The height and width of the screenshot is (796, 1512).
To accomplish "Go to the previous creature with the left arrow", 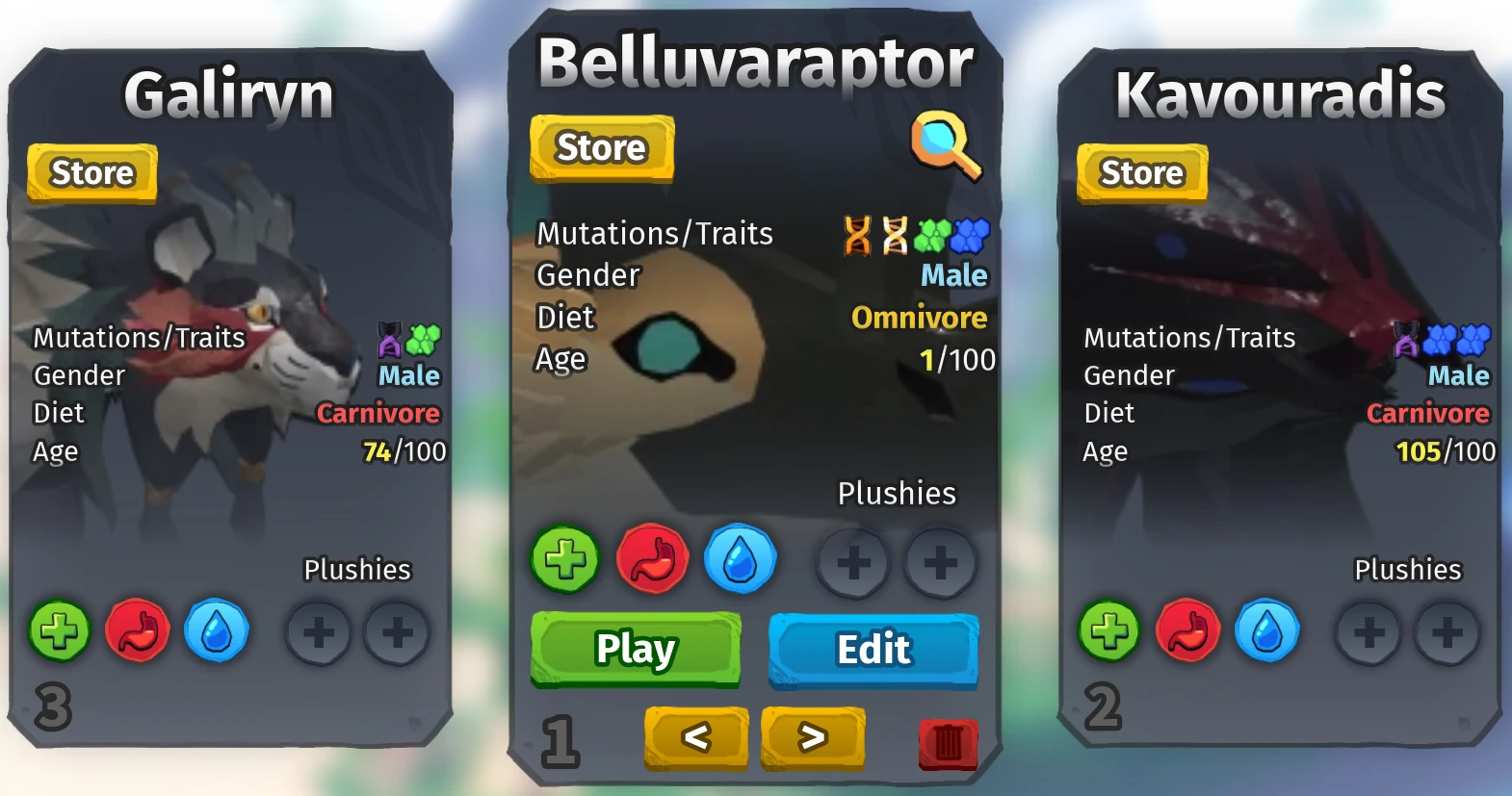I will coord(695,739).
